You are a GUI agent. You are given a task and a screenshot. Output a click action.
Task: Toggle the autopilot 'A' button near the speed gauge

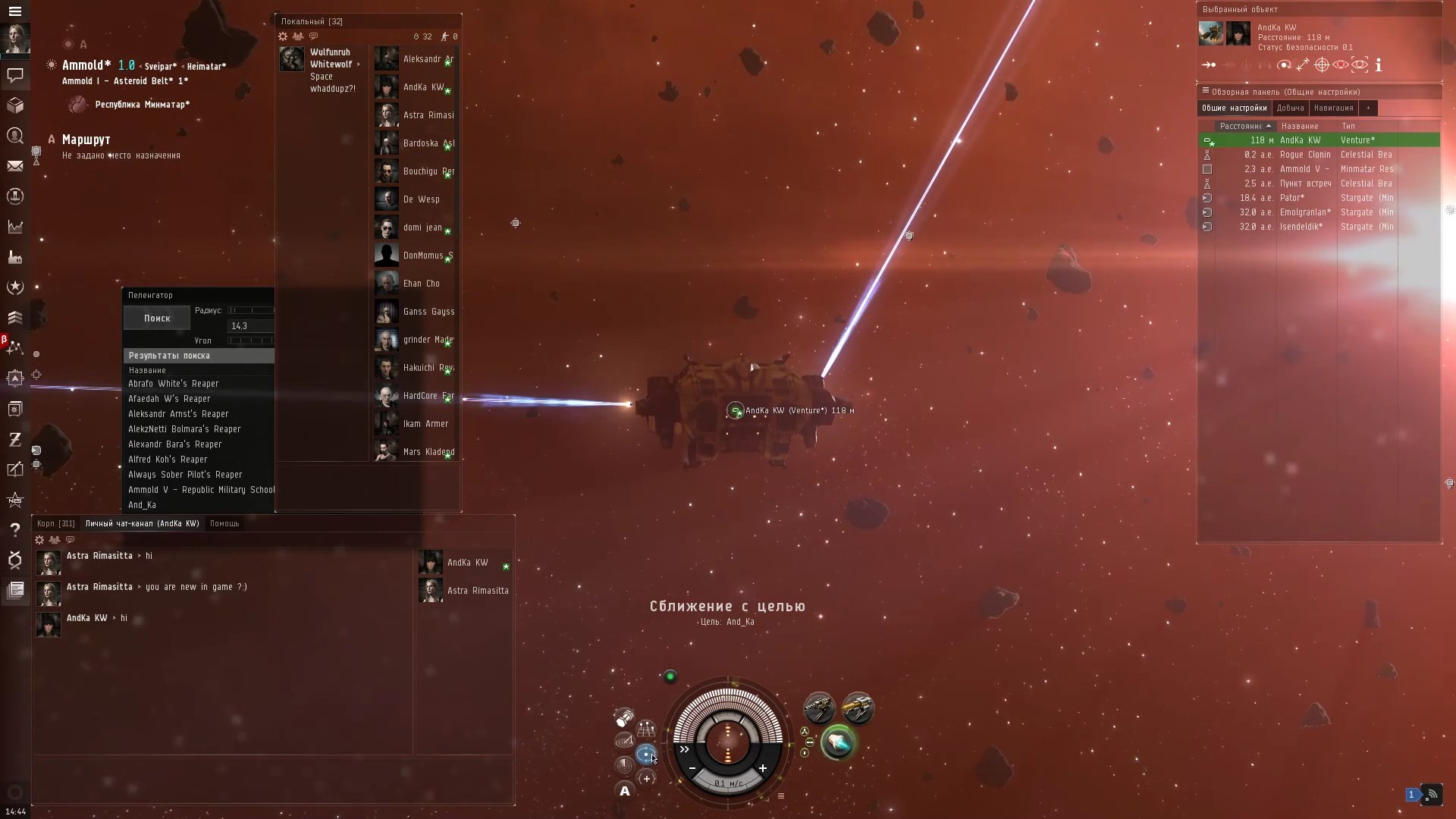pos(624,792)
